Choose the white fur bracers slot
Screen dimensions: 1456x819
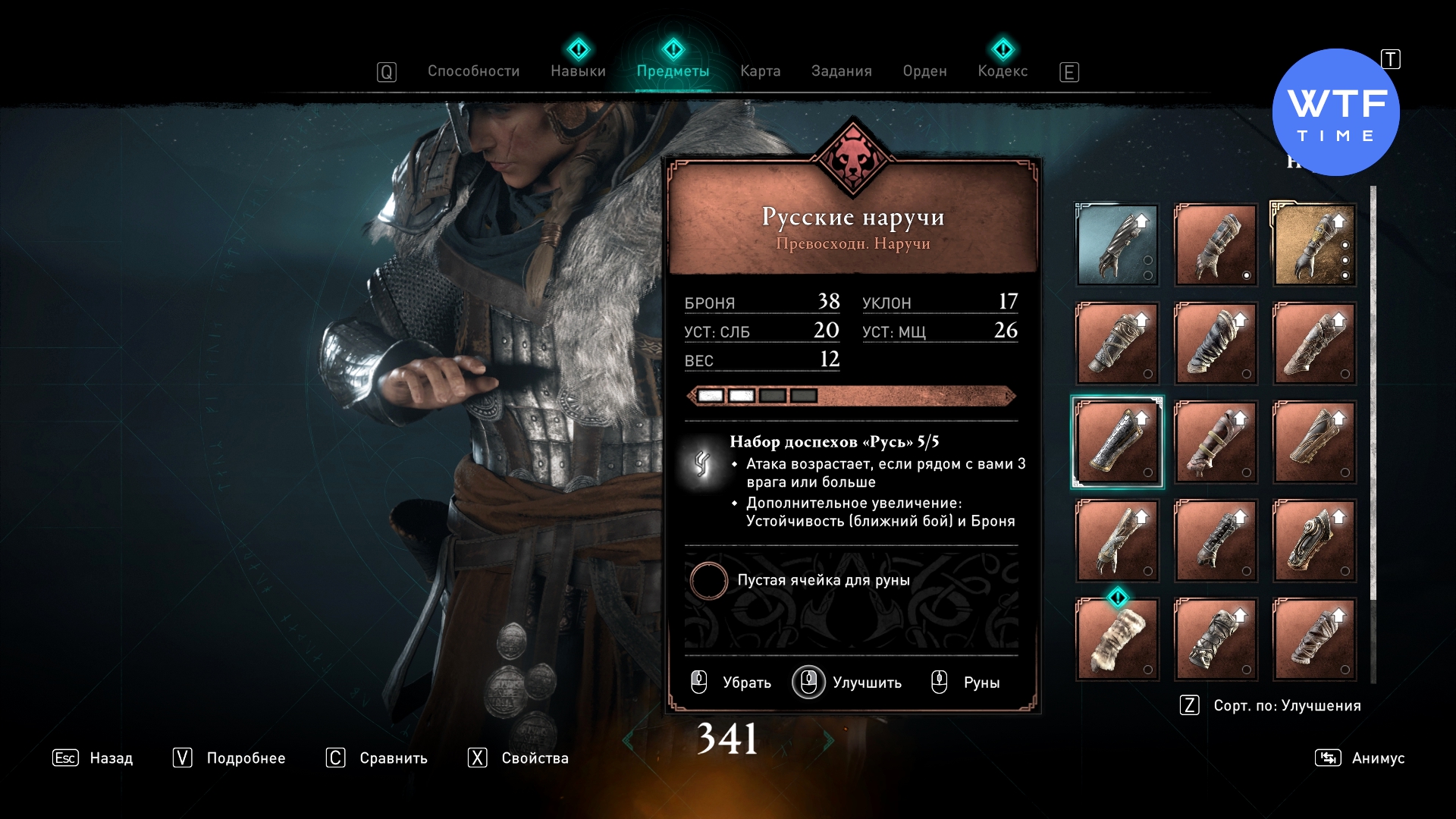pos(1117,639)
